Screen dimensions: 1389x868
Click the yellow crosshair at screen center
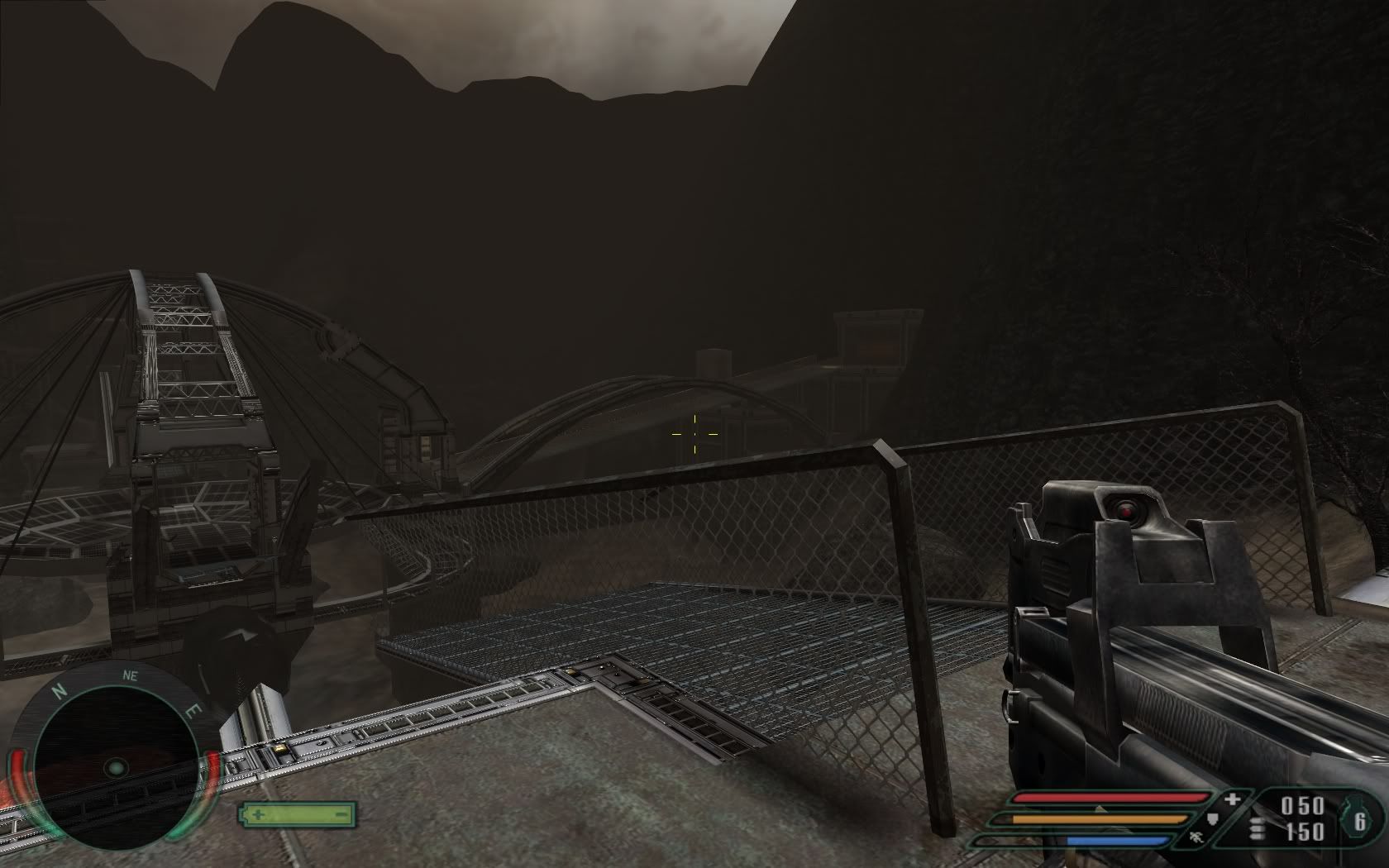coord(694,432)
